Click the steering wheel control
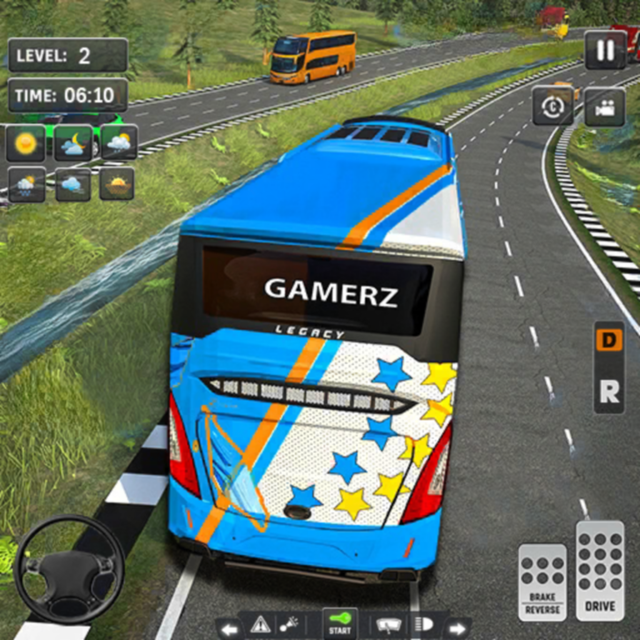Image resolution: width=640 pixels, height=640 pixels. coord(68,568)
